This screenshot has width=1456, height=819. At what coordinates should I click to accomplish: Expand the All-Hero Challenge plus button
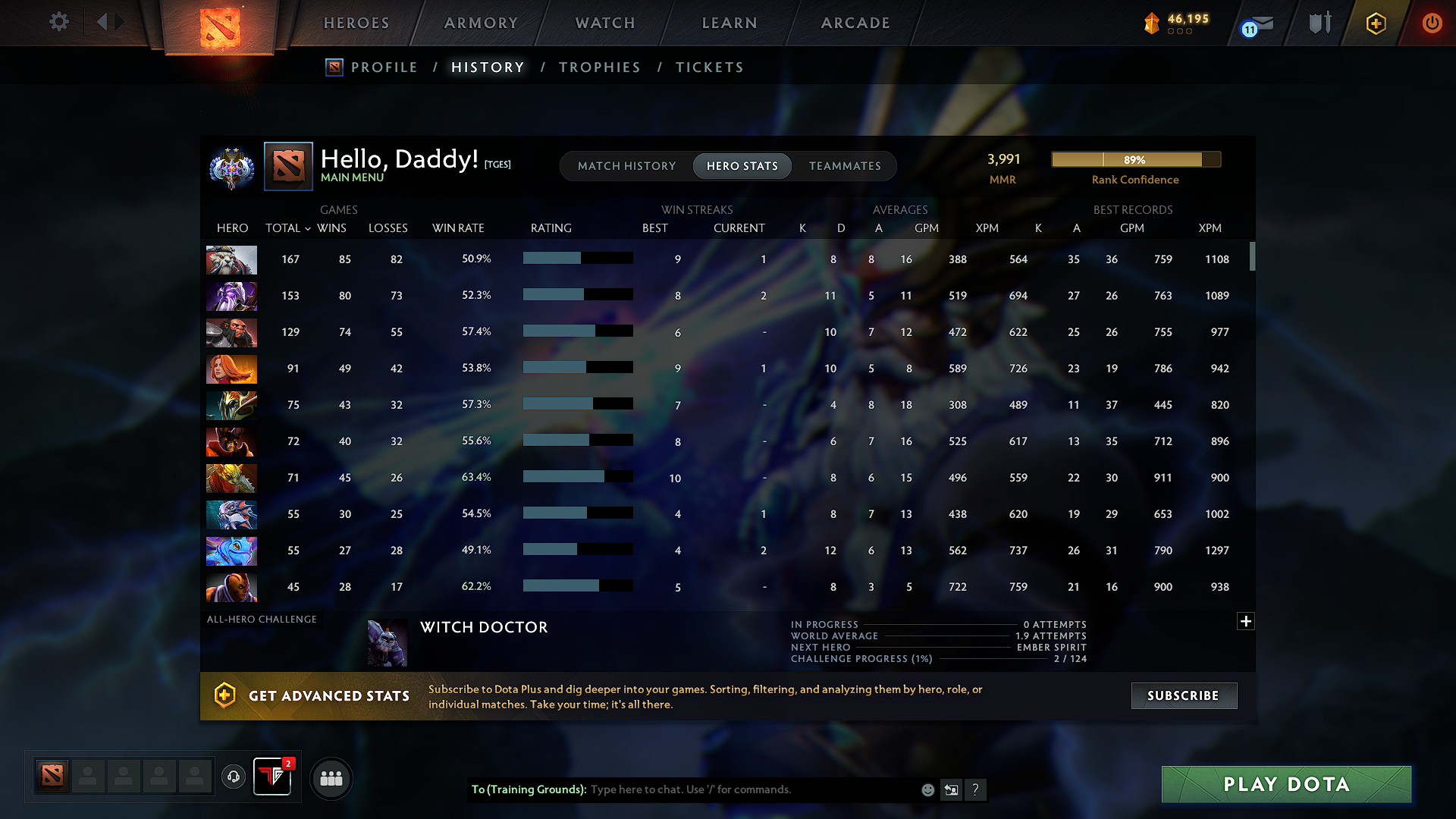1246,621
